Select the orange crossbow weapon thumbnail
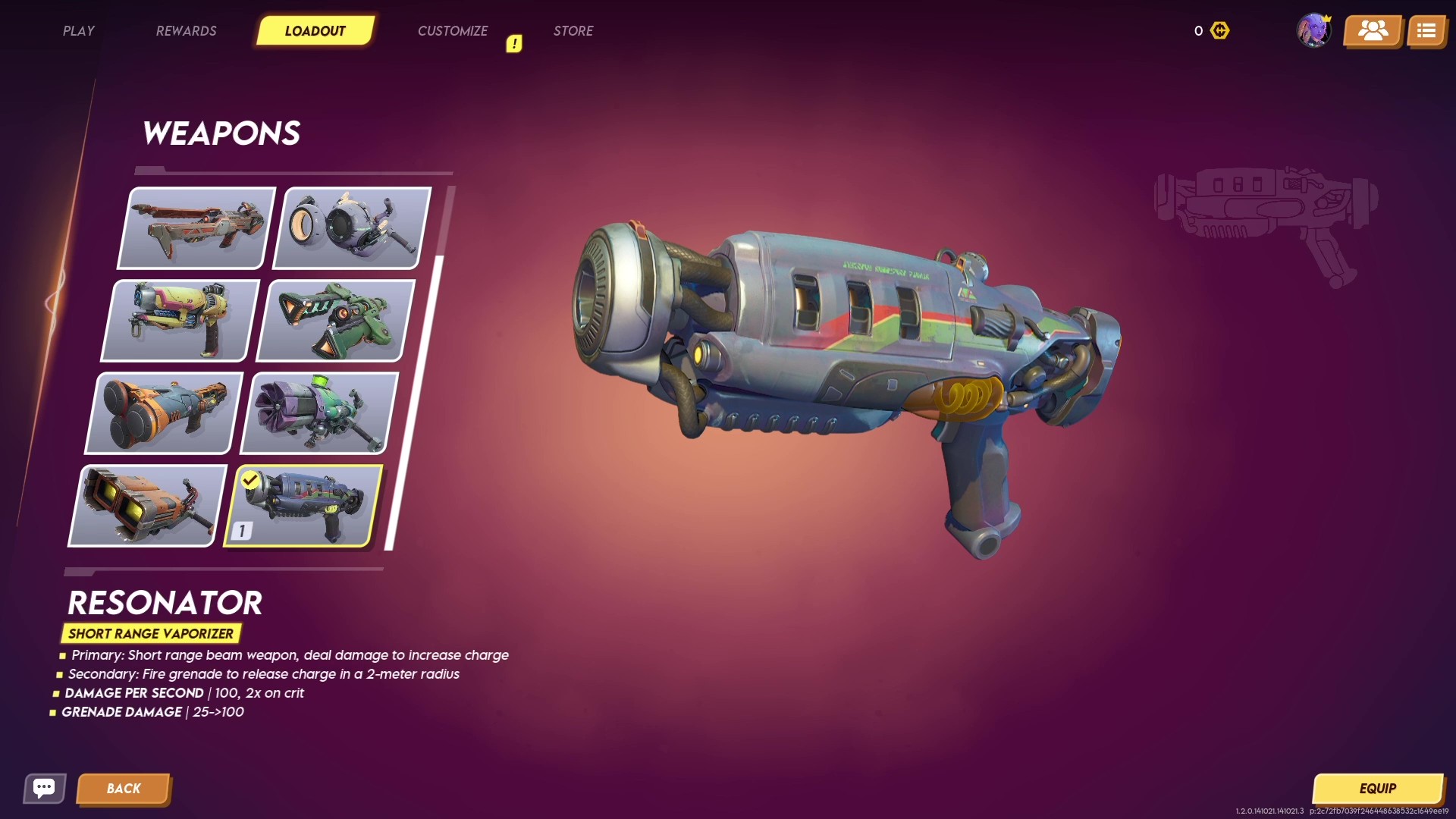Viewport: 1456px width, 819px height. [195, 227]
